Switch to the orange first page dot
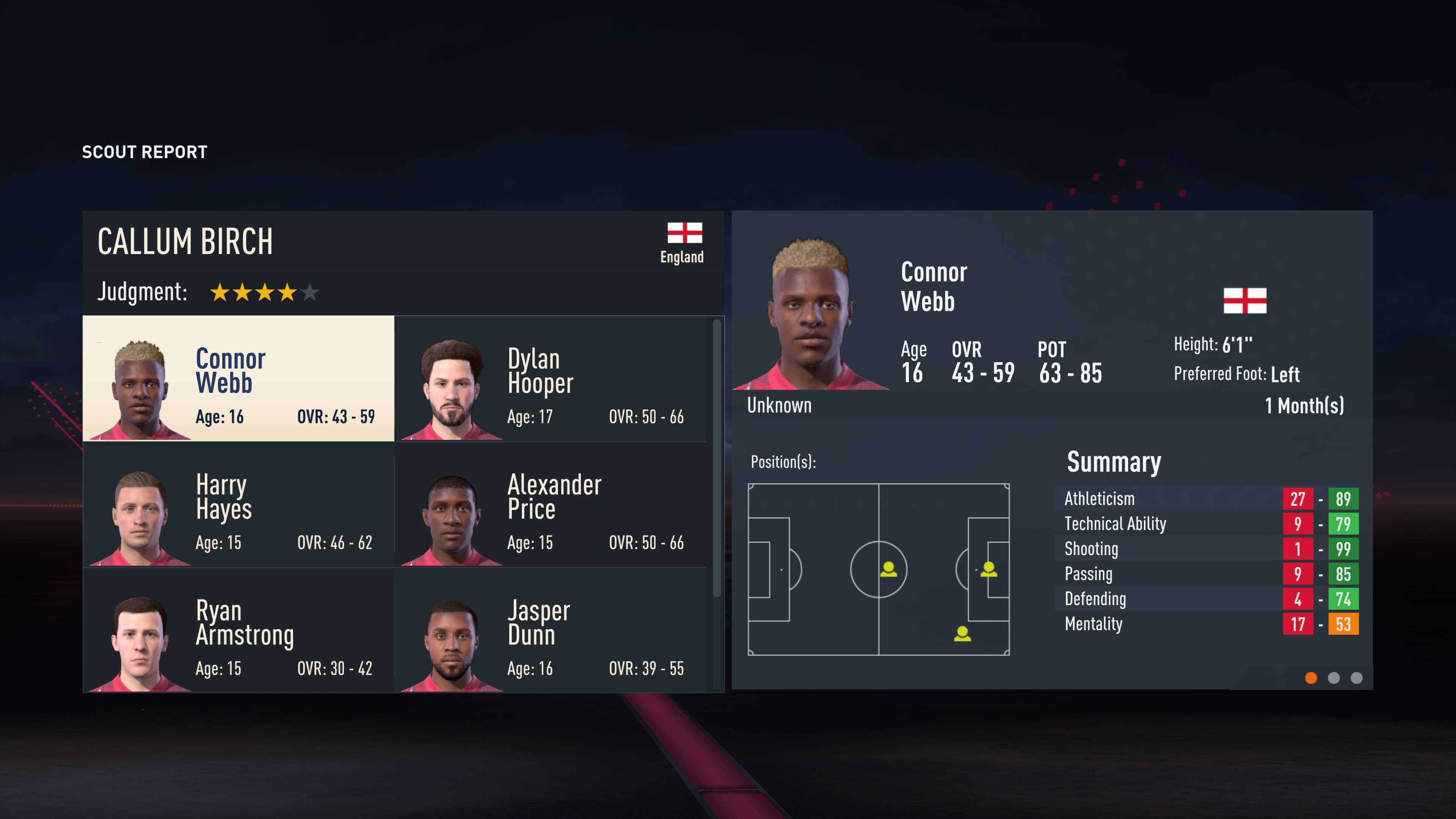Image resolution: width=1456 pixels, height=819 pixels. point(1311,678)
